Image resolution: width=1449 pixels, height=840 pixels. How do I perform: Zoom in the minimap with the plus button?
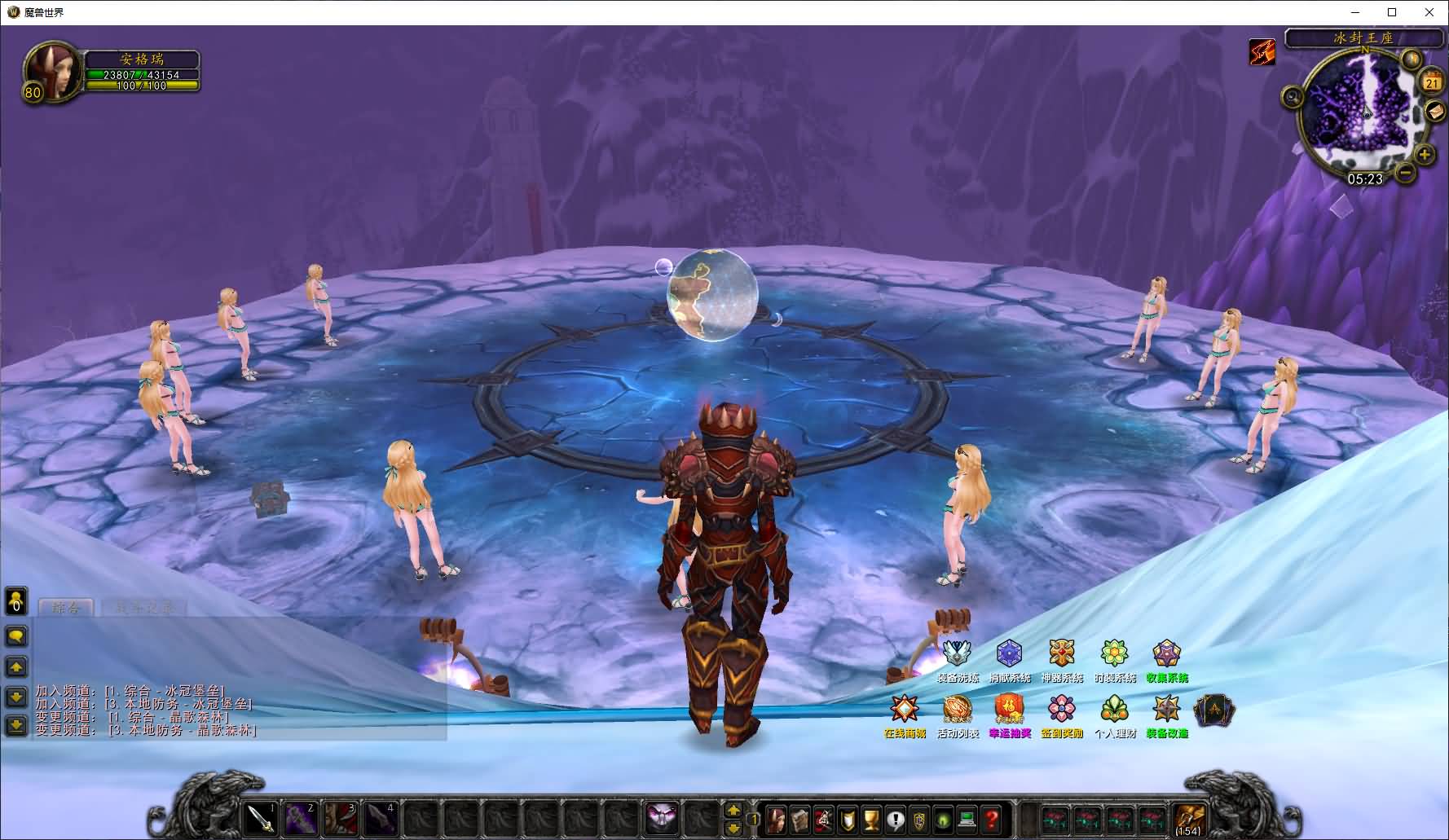coord(1425,154)
